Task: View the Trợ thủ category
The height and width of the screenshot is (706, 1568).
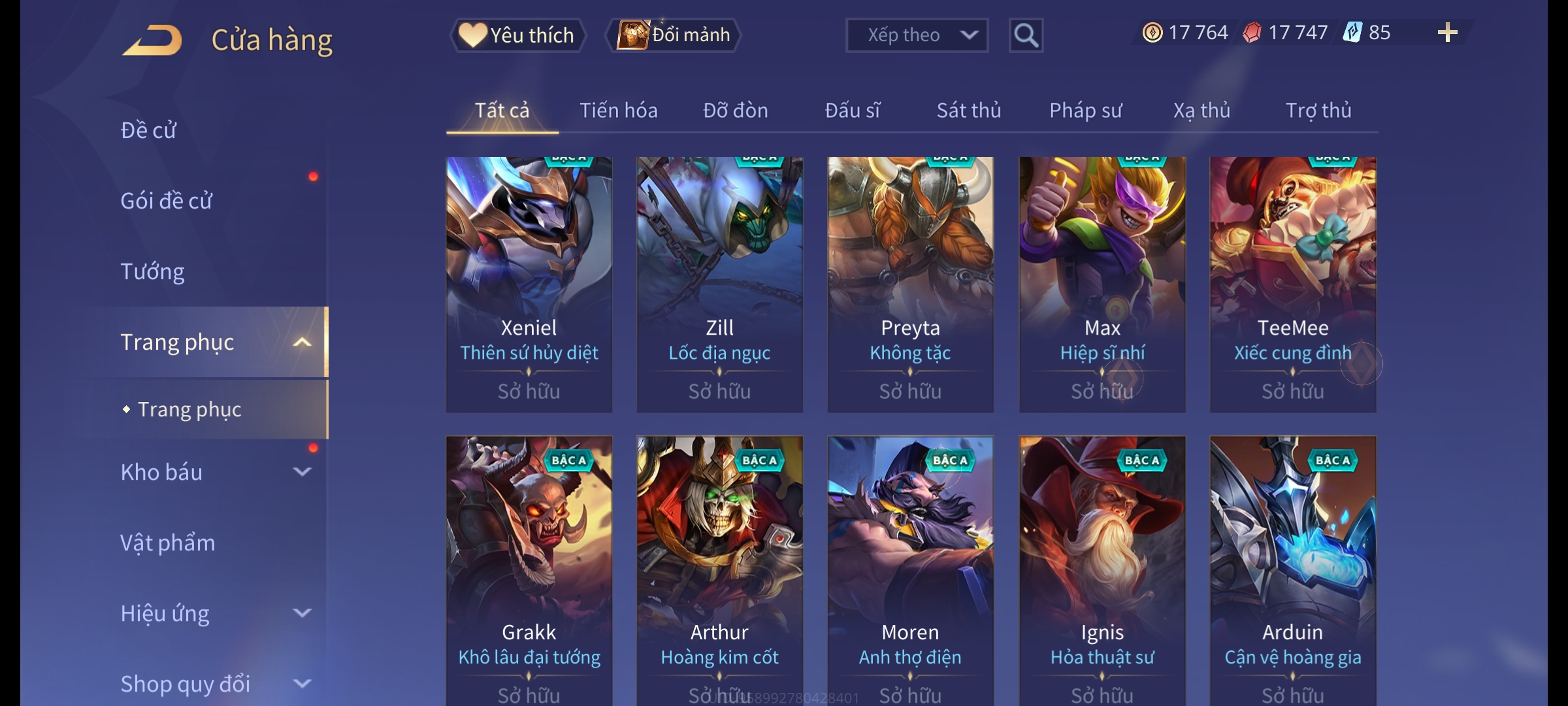Action: click(1318, 110)
